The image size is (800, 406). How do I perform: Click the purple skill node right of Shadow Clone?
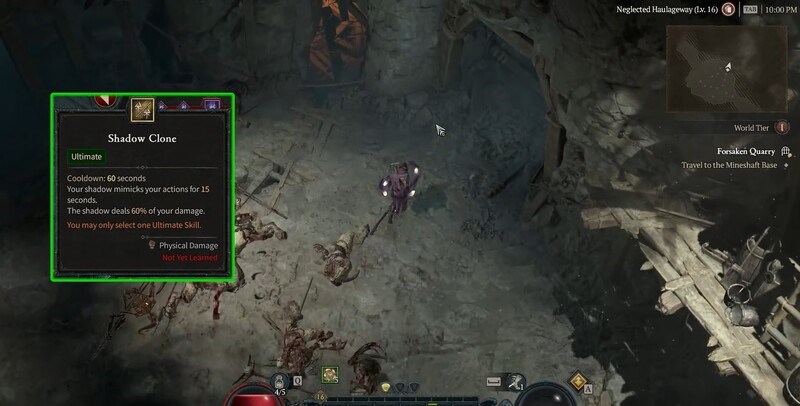coord(211,104)
